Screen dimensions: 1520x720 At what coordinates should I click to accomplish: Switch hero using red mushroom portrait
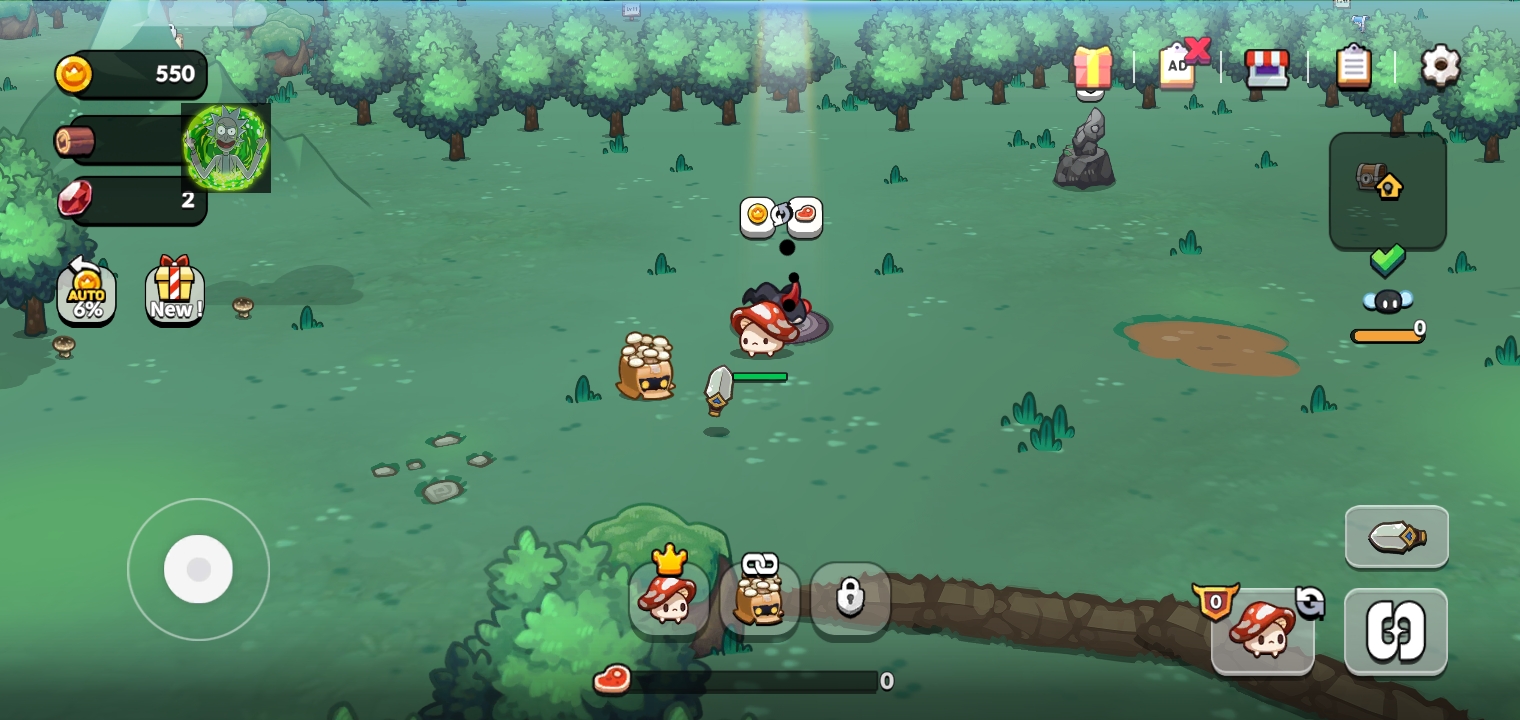pos(1262,630)
